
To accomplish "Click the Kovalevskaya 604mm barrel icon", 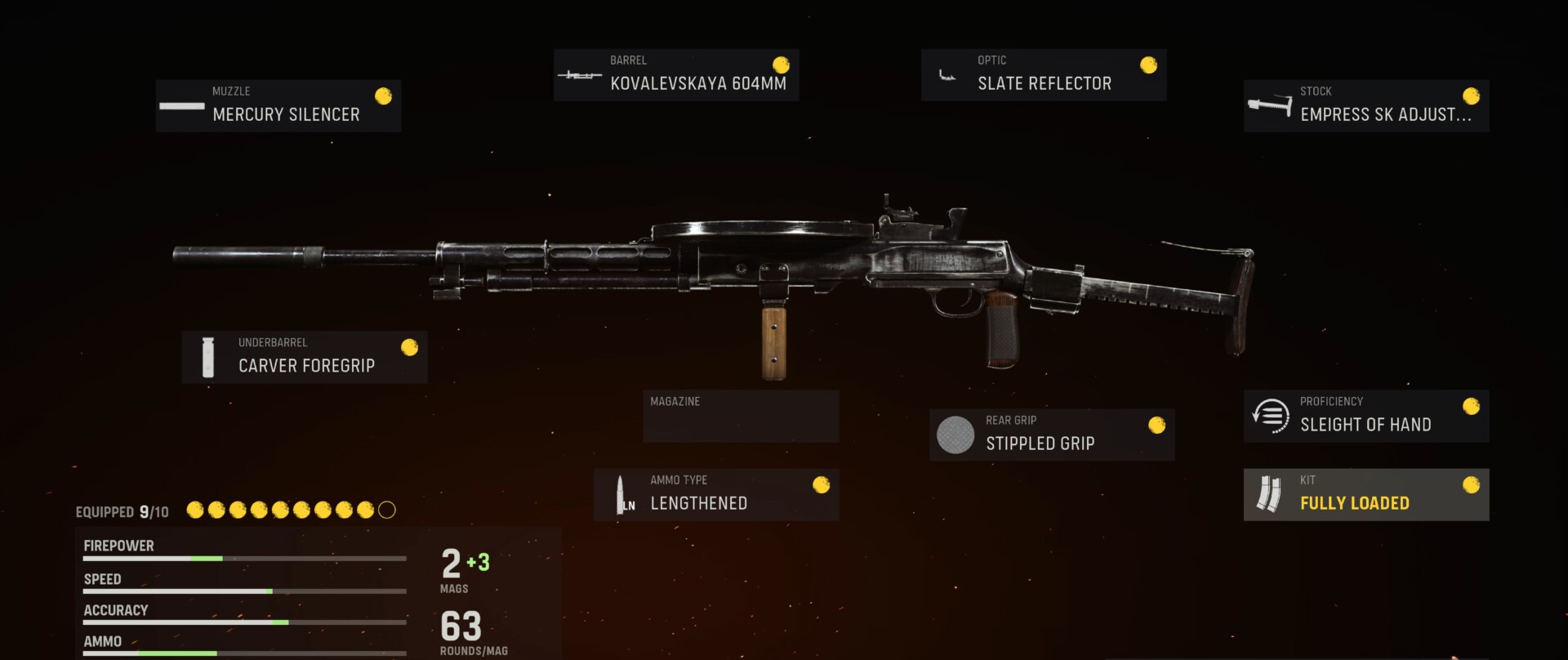I will click(580, 74).
